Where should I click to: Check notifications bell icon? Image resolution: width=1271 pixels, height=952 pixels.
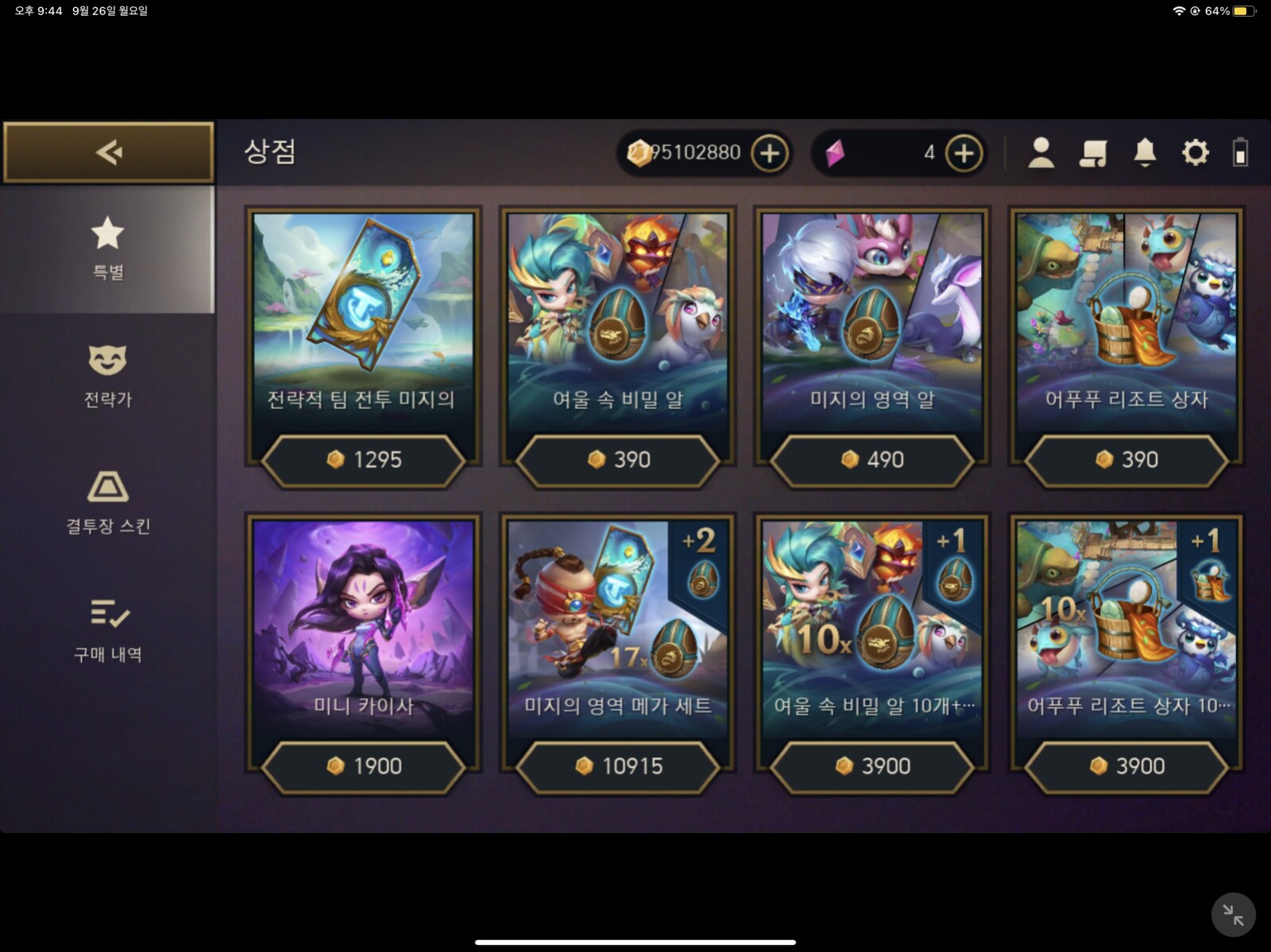1145,152
